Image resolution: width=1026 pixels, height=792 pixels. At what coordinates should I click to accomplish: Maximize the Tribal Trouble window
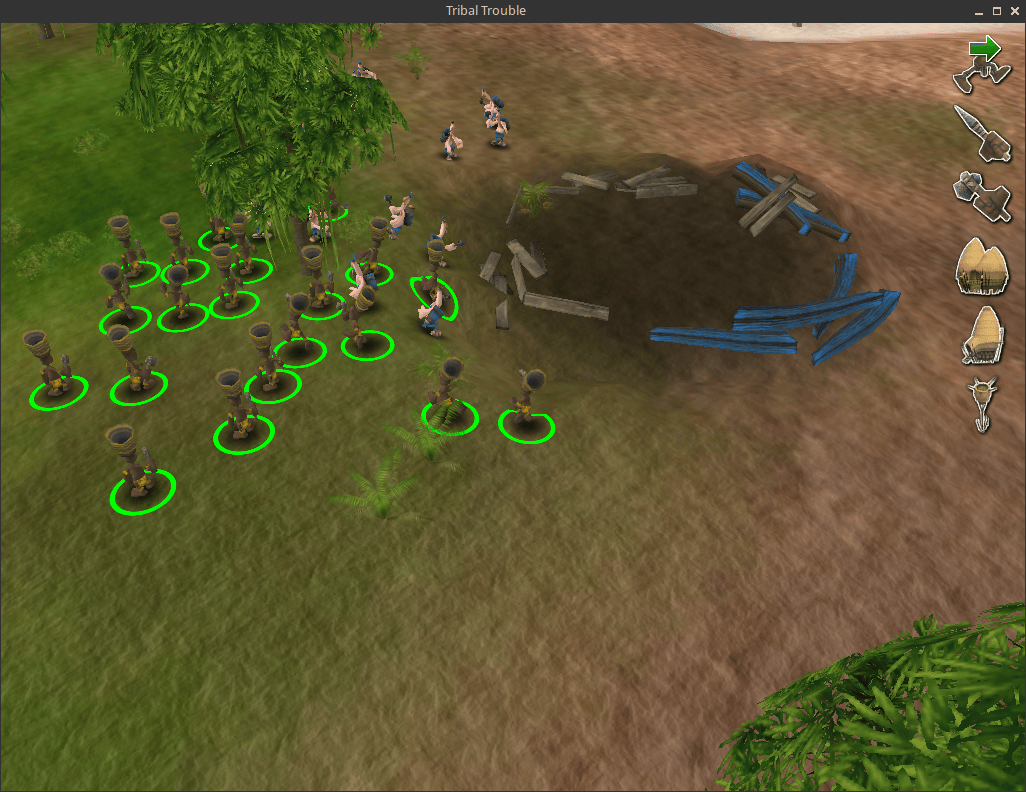click(996, 10)
